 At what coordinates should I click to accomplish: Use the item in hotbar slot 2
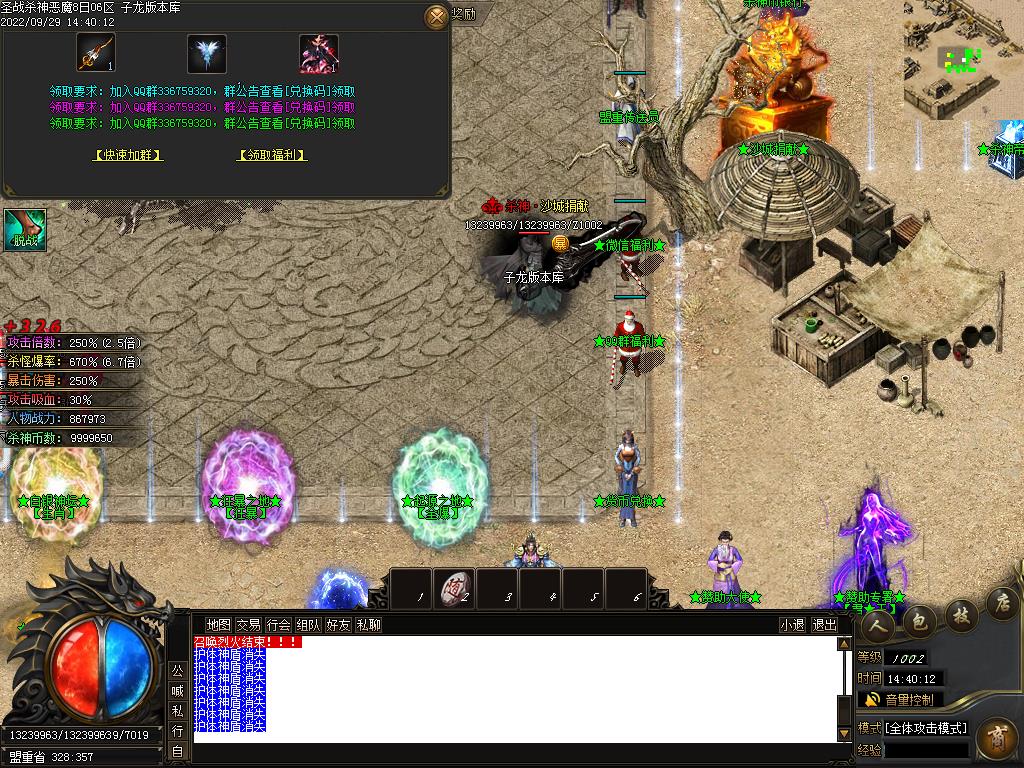click(x=454, y=588)
